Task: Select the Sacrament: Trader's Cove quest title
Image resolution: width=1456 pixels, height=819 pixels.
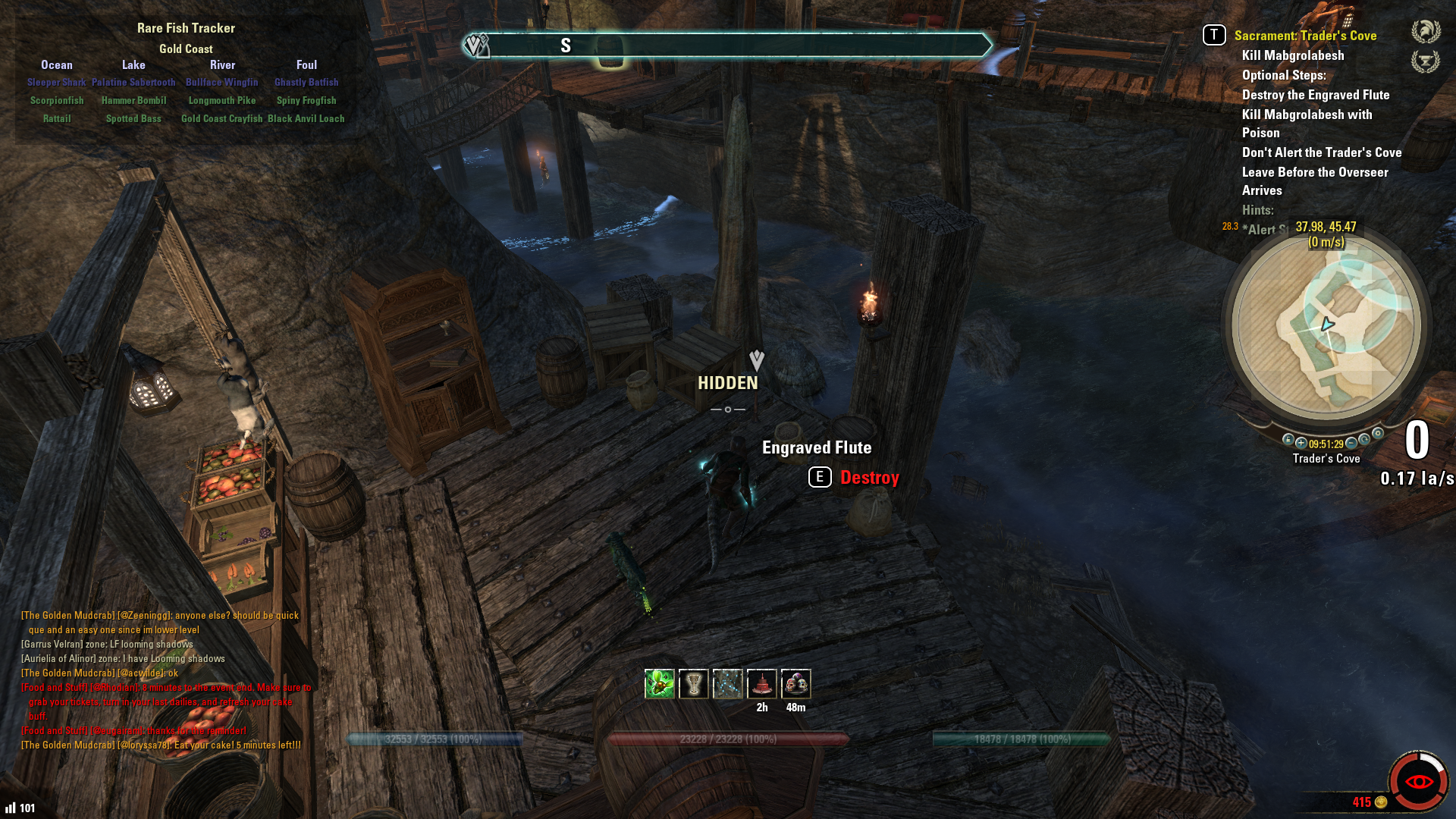Action: [1305, 36]
